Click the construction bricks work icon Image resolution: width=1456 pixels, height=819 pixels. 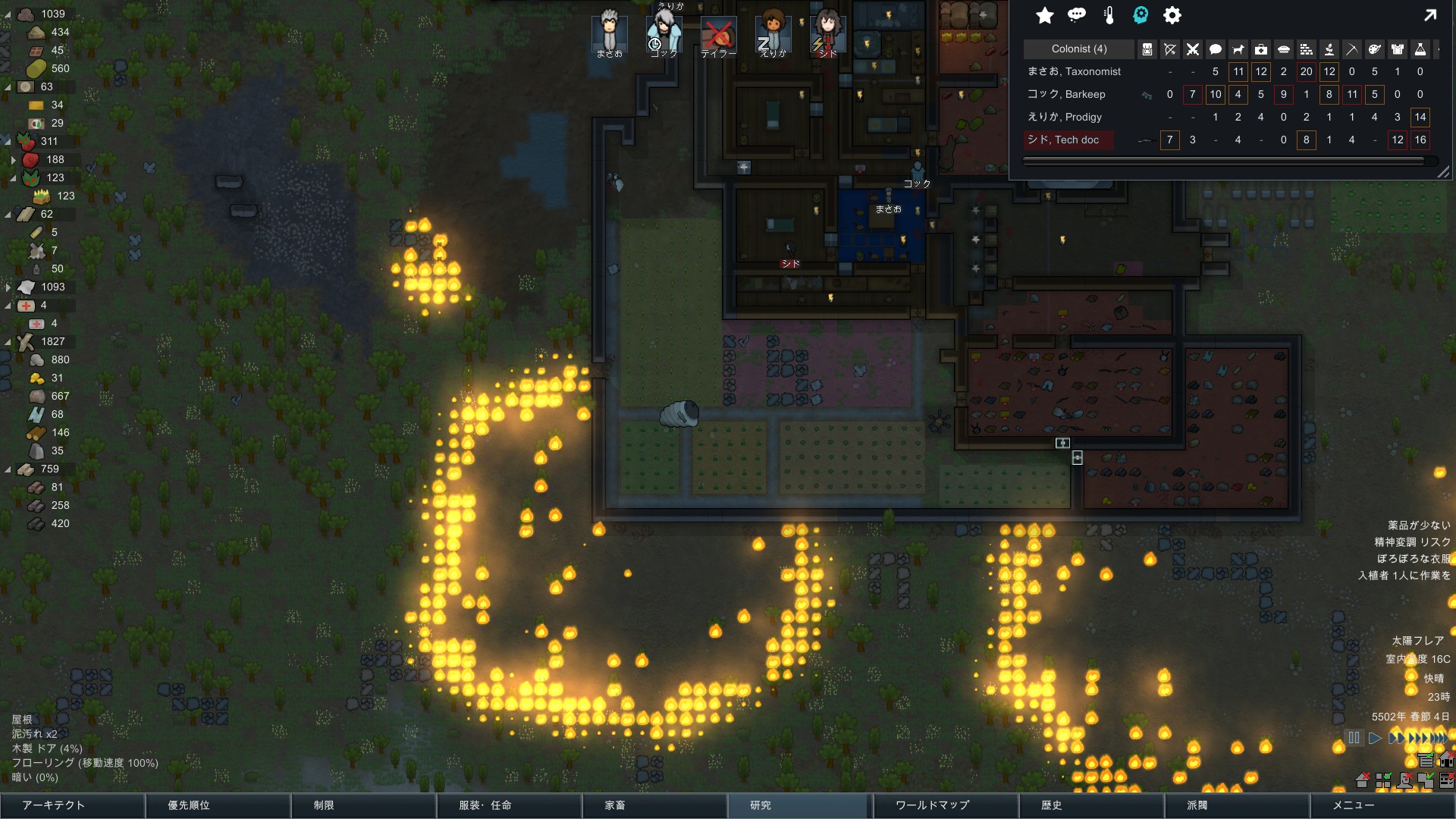coord(1306,49)
